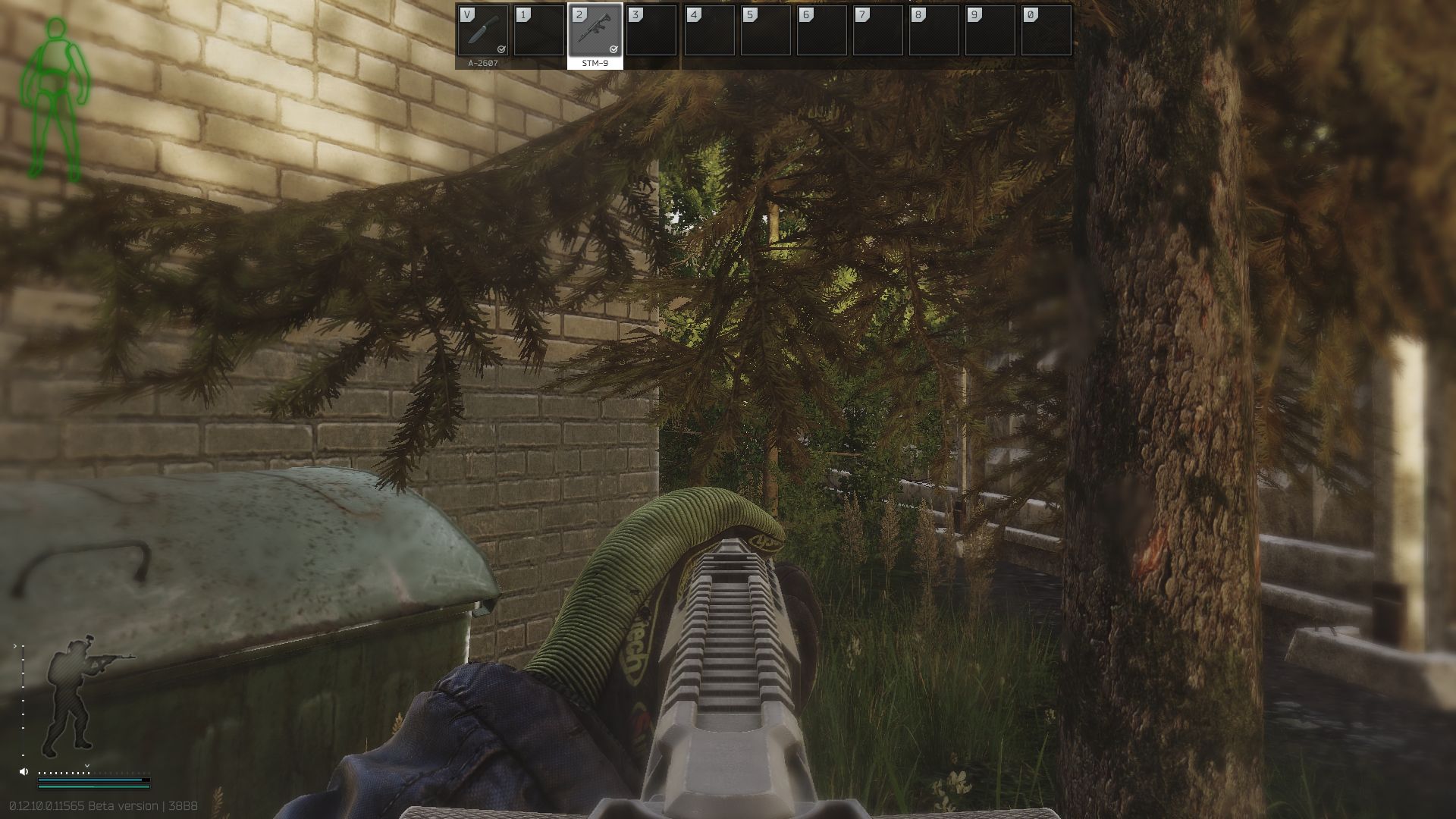Viewport: 1456px width, 819px height.
Task: Click the standing stance character silhouette
Action: pos(71,694)
